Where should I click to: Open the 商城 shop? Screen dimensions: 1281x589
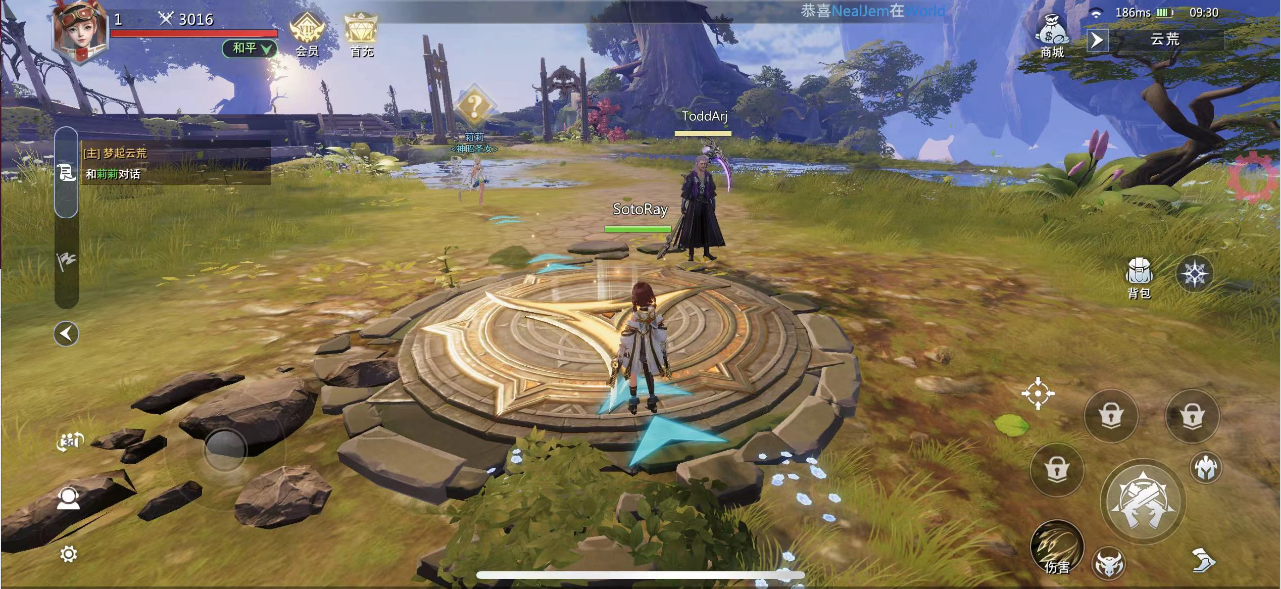[x=1052, y=35]
